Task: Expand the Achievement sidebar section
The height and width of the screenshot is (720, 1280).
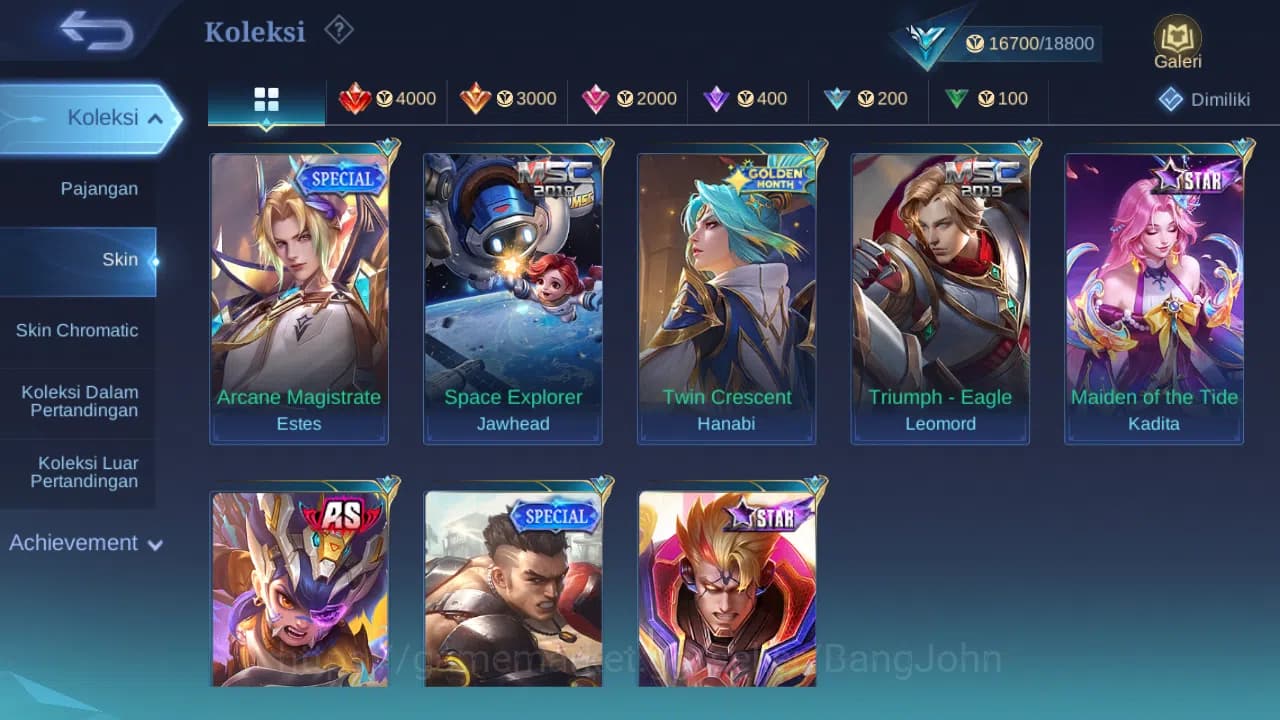Action: (85, 543)
